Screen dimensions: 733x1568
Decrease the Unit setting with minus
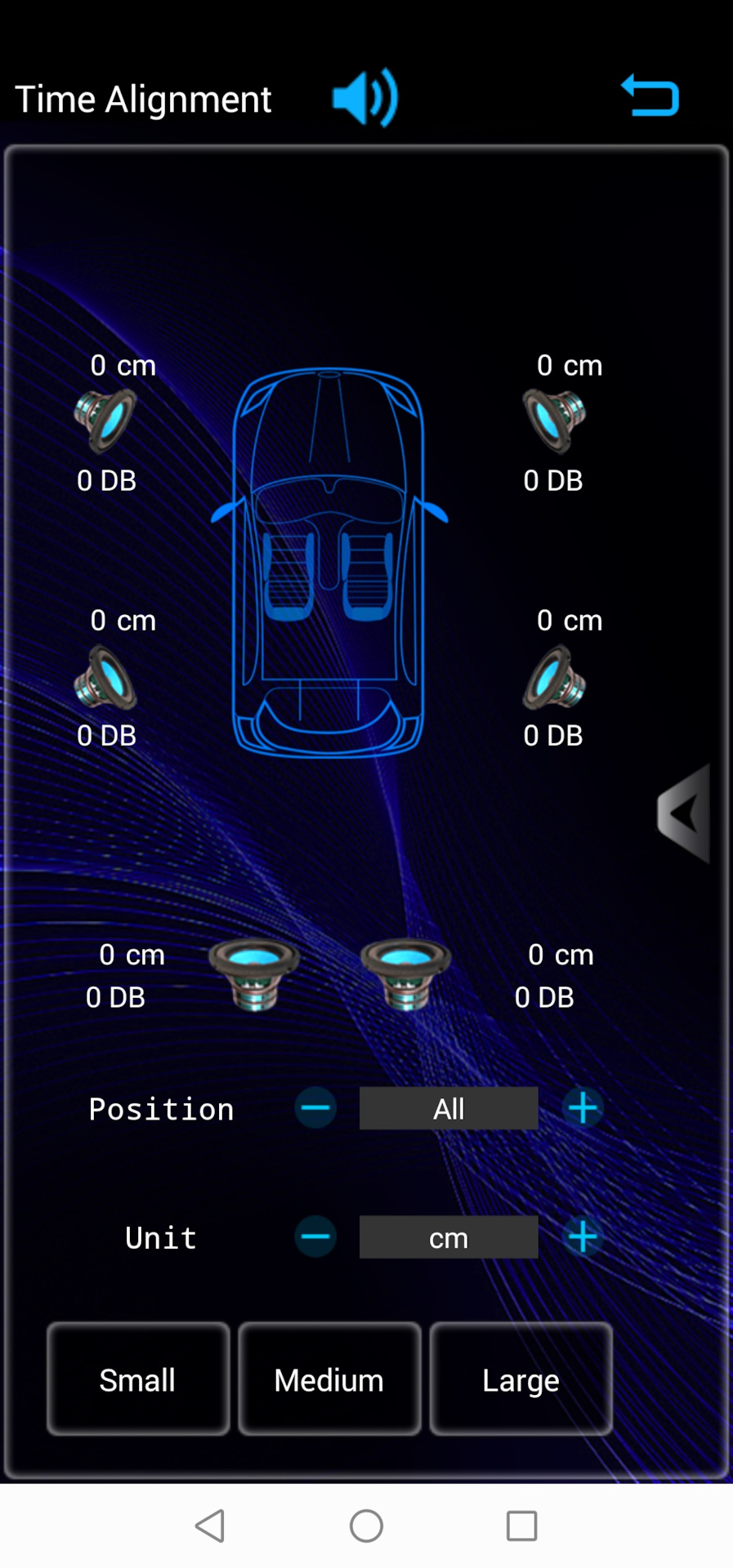(315, 1237)
